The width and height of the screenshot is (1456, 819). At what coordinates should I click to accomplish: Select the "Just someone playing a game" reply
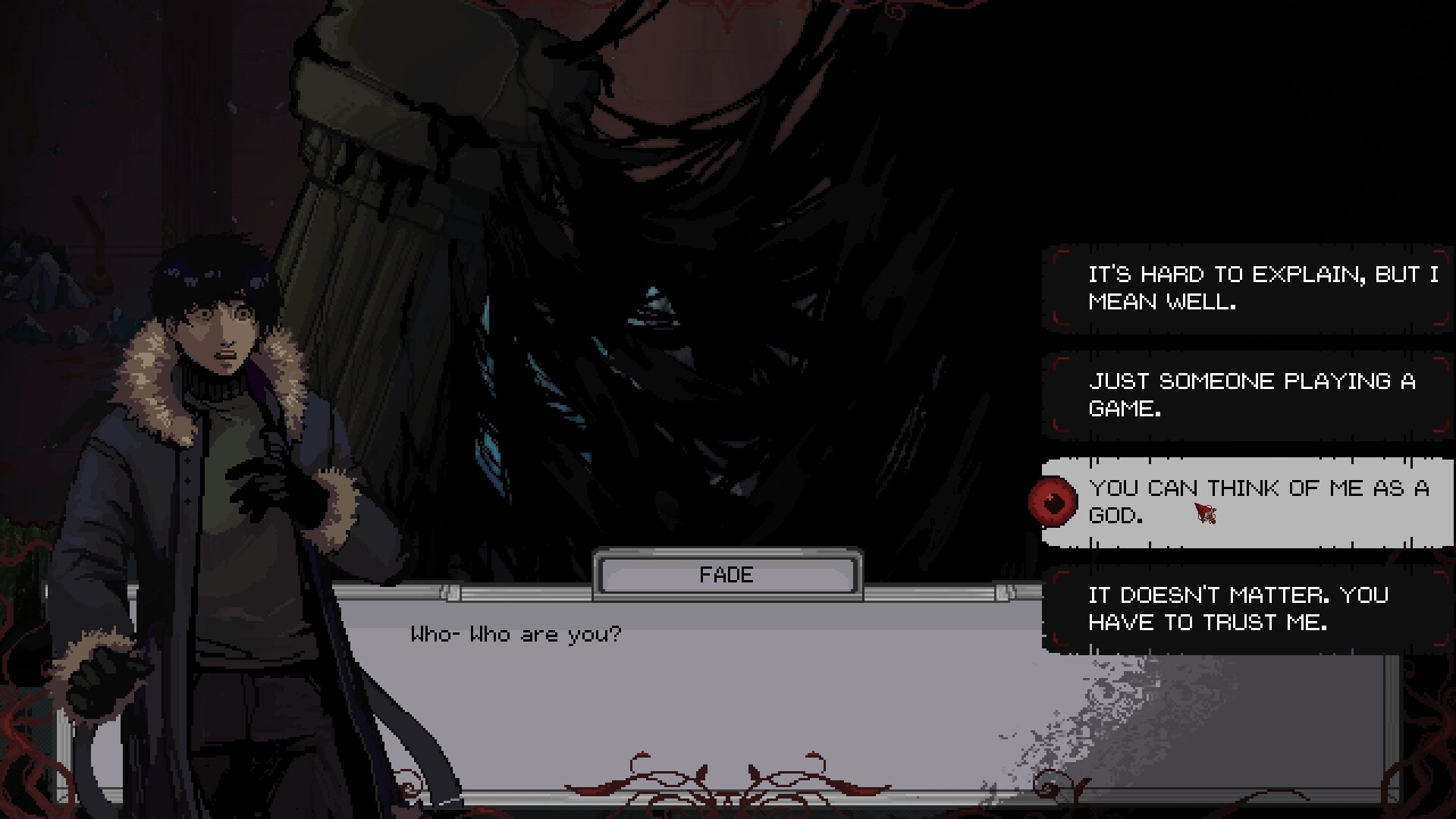coord(1247,395)
